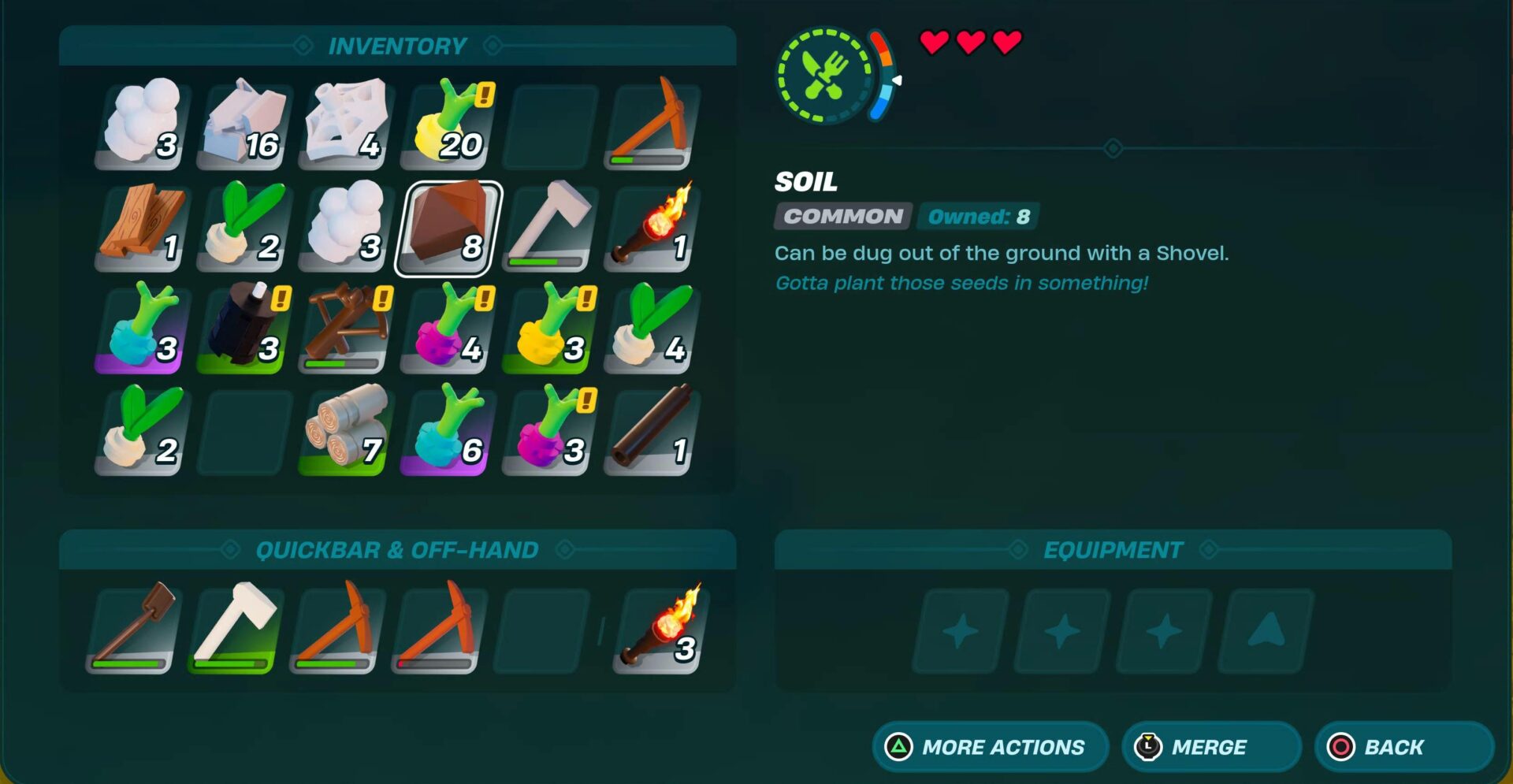Image resolution: width=1513 pixels, height=784 pixels.
Task: Choose the blue plant stack of 3
Action: (143, 330)
